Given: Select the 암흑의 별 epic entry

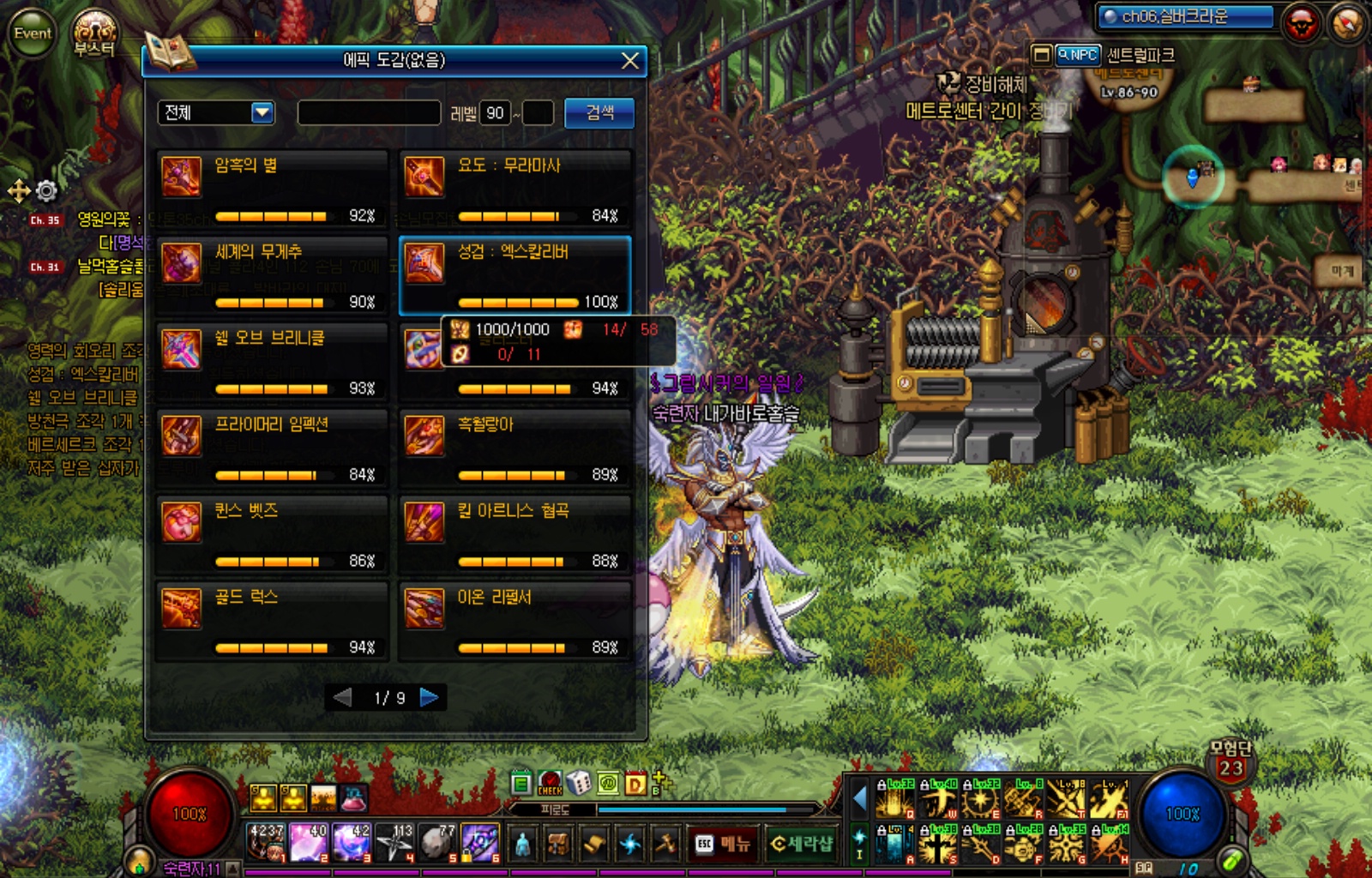Looking at the screenshot, I should 272,188.
